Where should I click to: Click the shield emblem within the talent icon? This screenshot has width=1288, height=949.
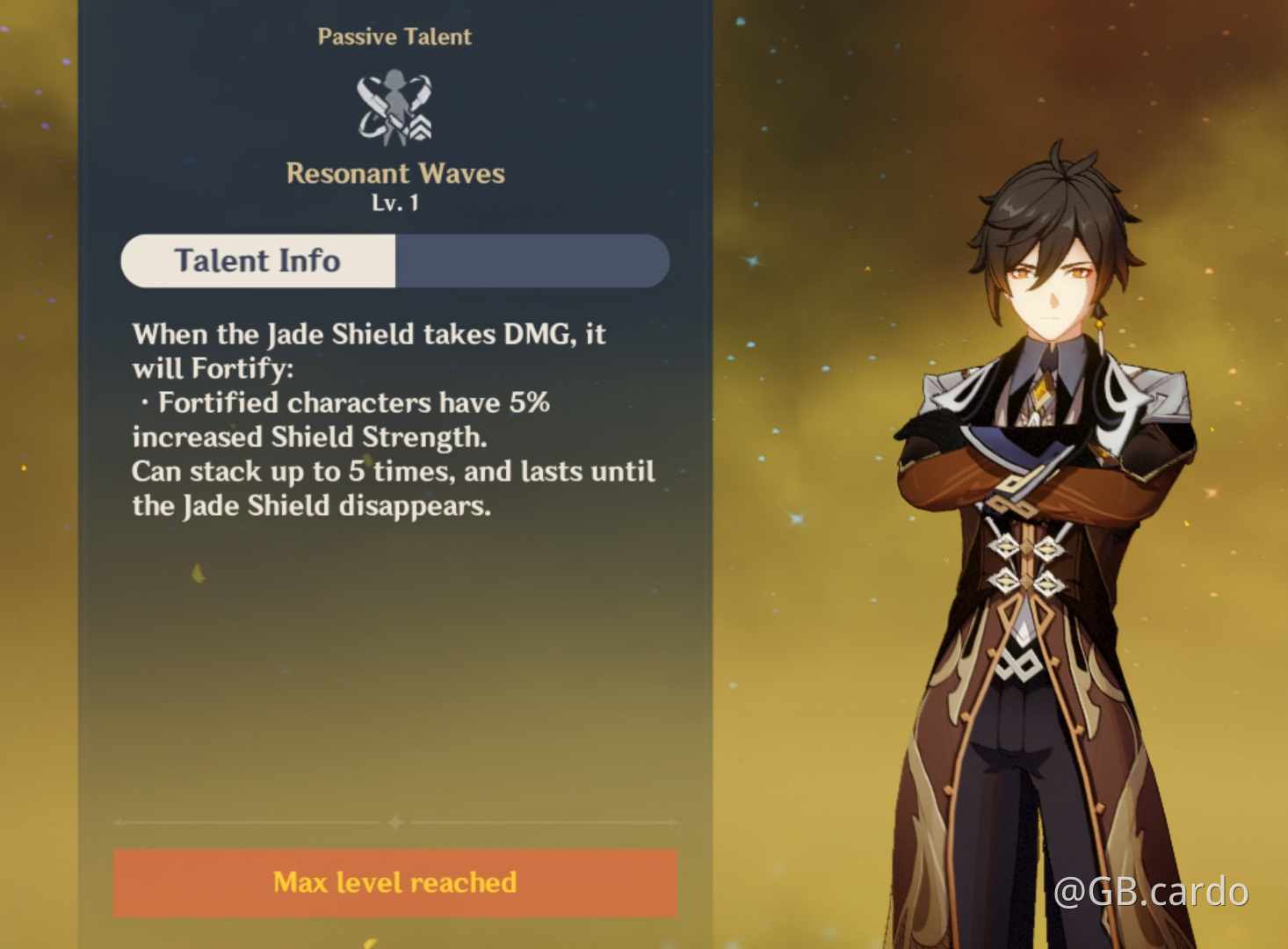pos(420,130)
